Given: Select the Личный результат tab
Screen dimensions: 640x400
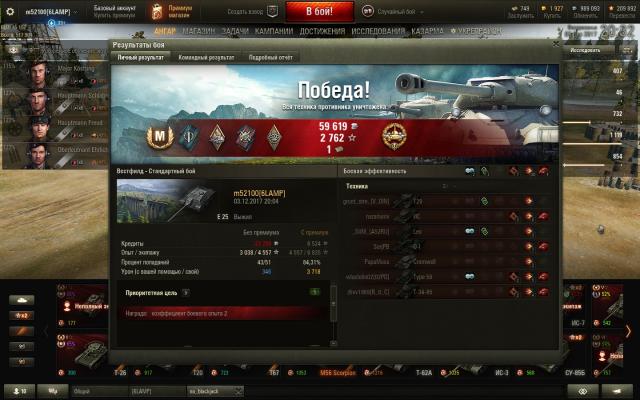Looking at the screenshot, I should pyautogui.click(x=141, y=57).
